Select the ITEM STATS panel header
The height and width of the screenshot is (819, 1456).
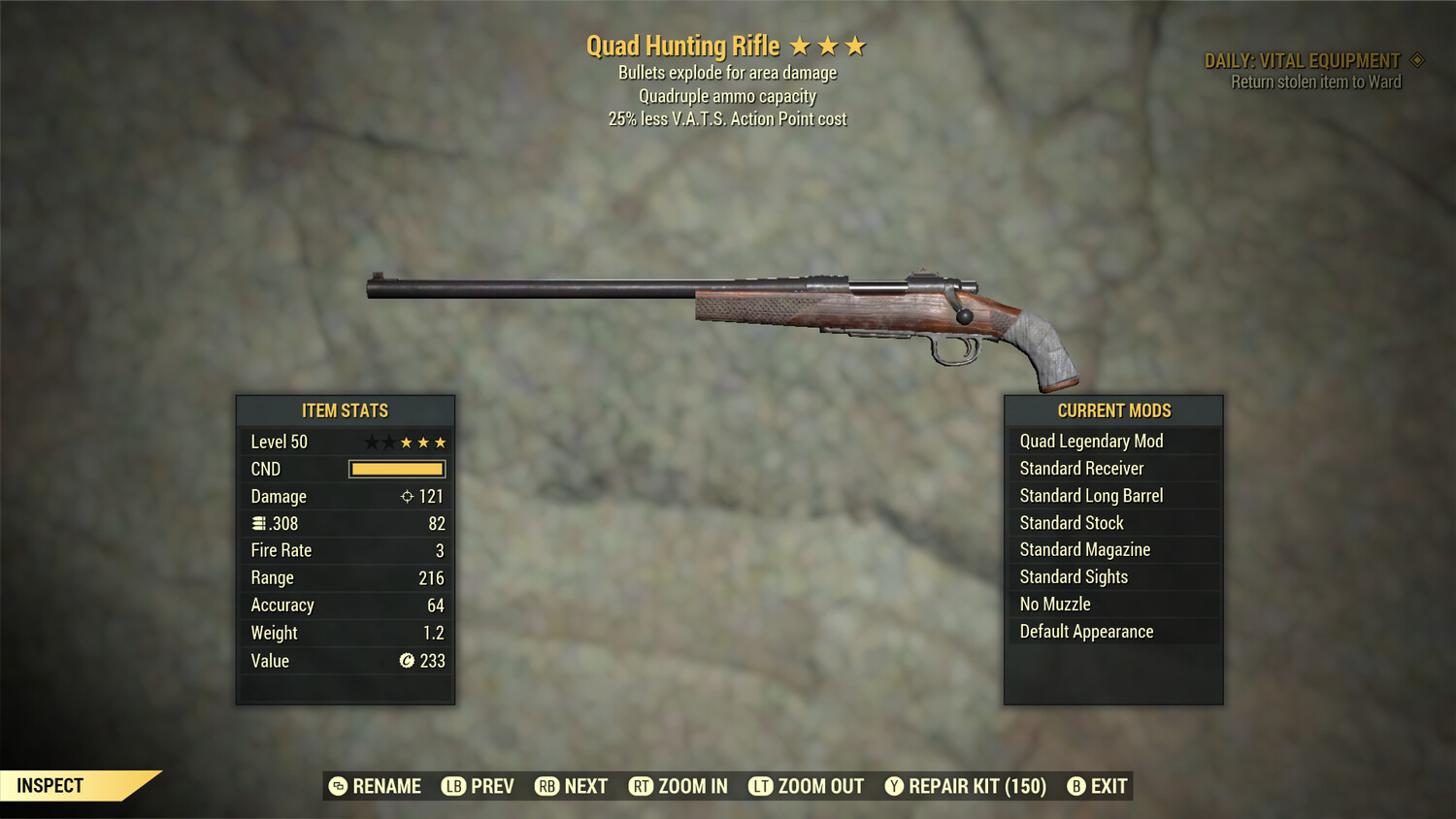(345, 410)
